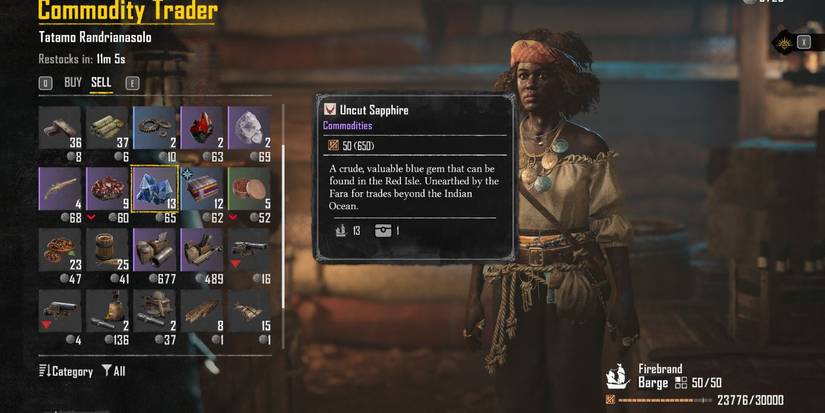The image size is (825, 413).
Task: Sort items using the Category button
Action: click(x=66, y=371)
